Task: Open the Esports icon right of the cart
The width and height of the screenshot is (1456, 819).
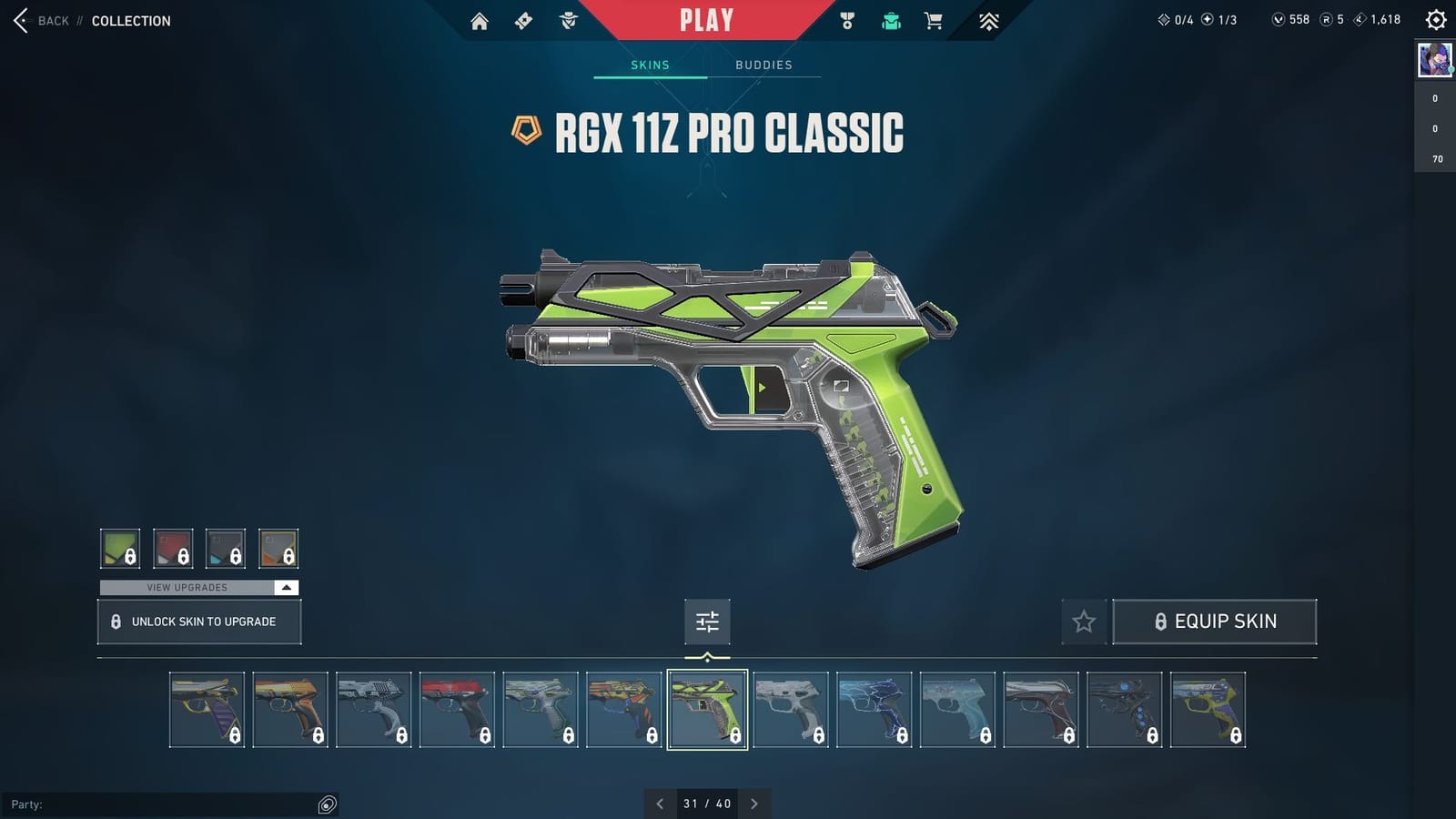Action: pyautogui.click(x=987, y=19)
